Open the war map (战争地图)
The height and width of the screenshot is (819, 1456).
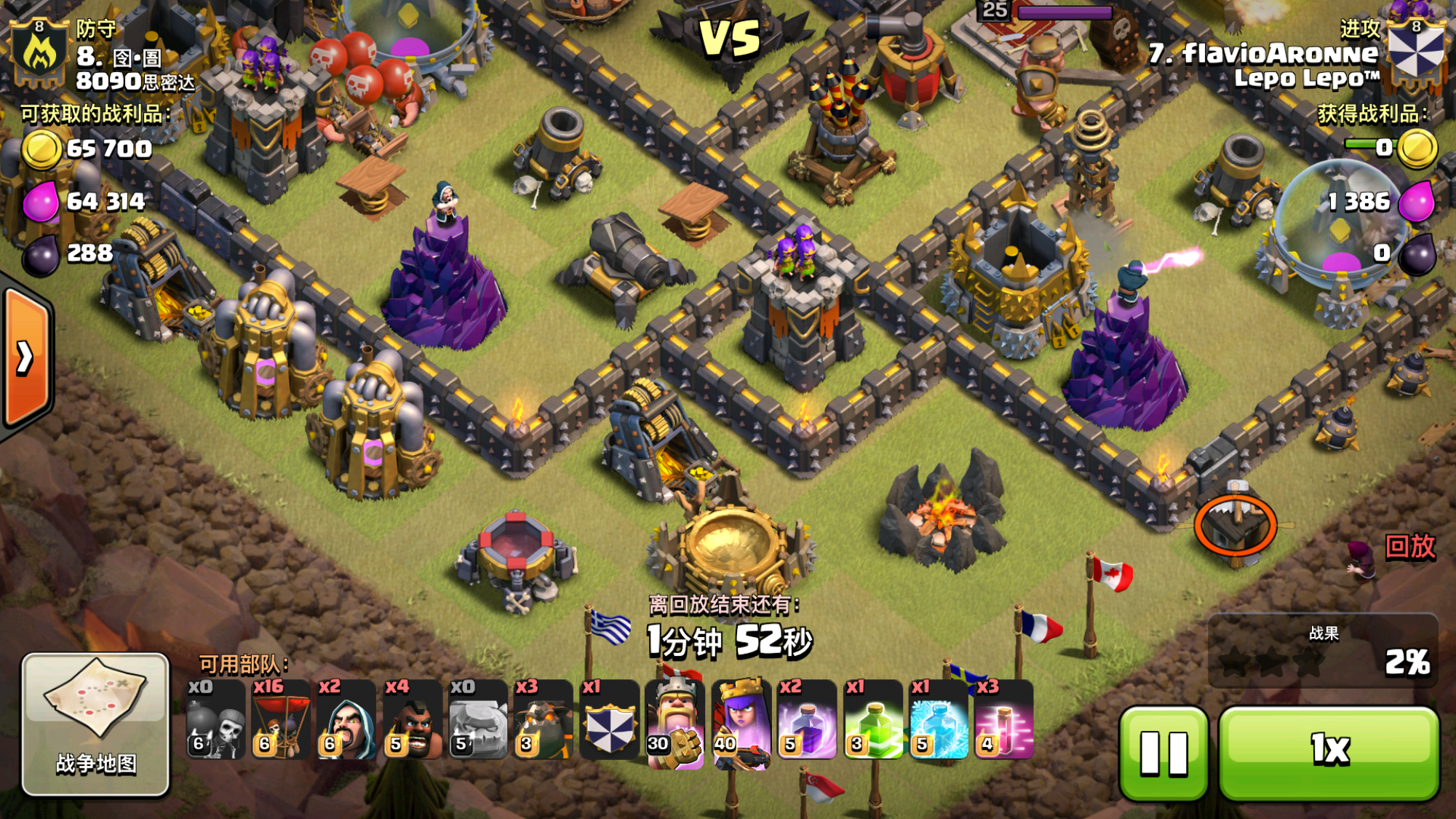[x=95, y=723]
